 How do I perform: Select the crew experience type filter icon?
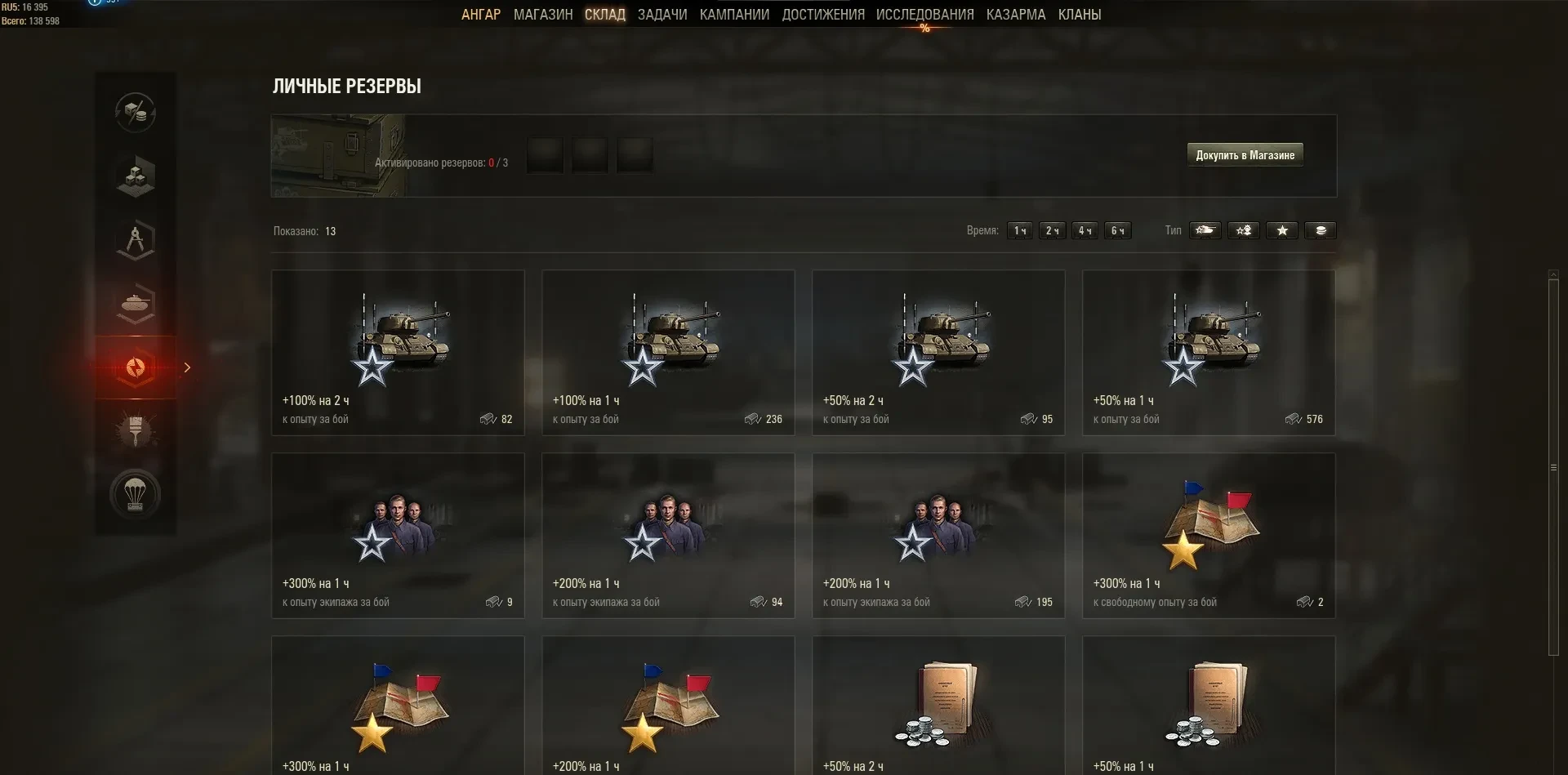click(x=1244, y=230)
